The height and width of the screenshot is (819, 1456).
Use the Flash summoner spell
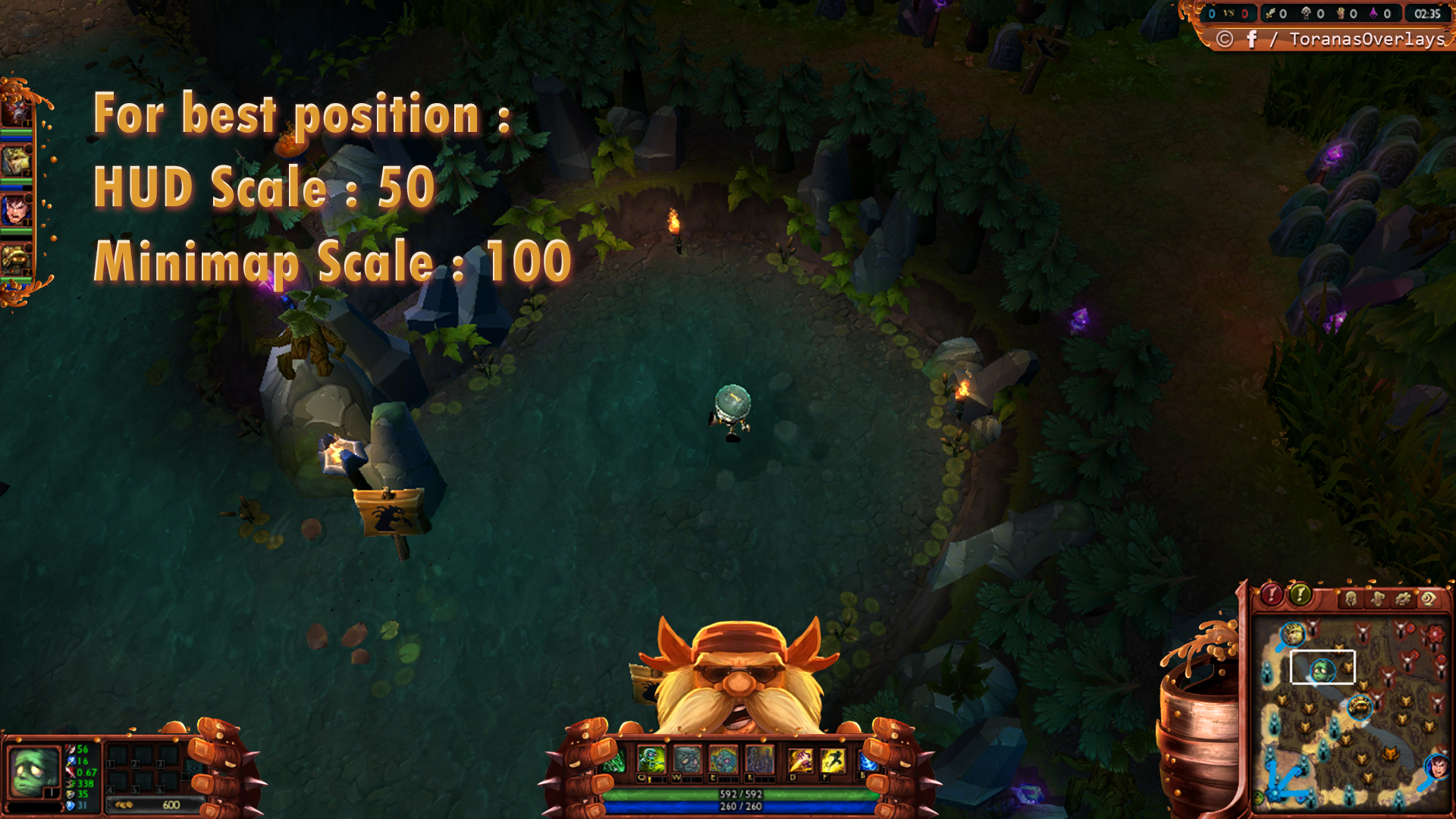coord(833,759)
